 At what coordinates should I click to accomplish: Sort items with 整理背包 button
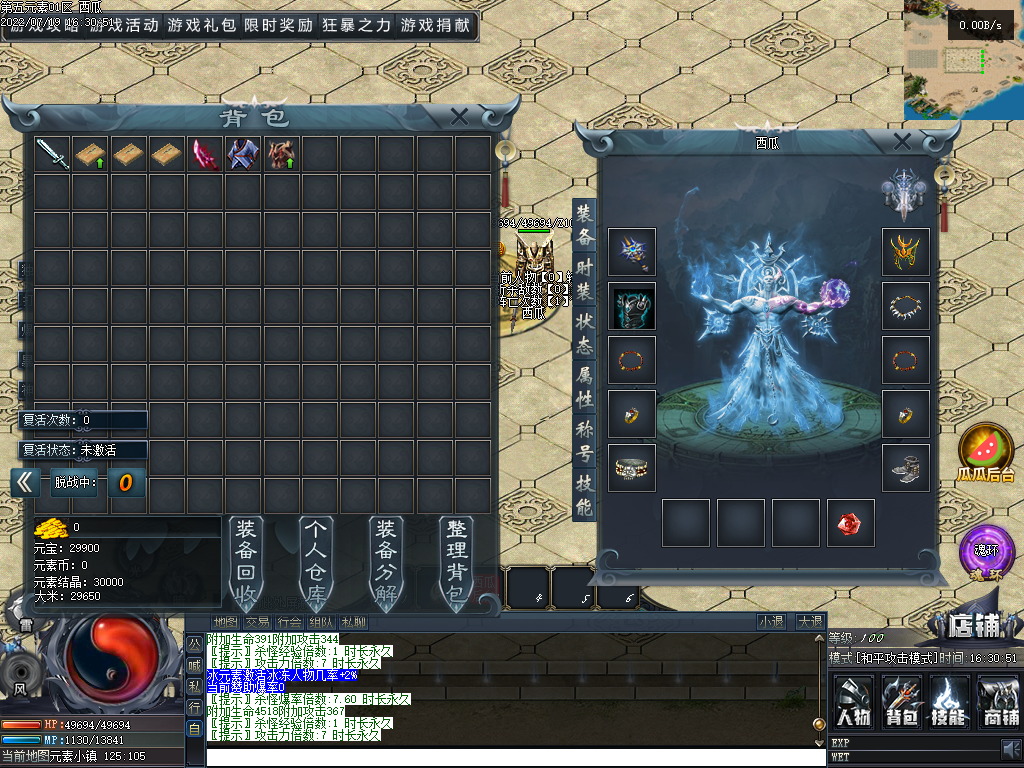(456, 562)
